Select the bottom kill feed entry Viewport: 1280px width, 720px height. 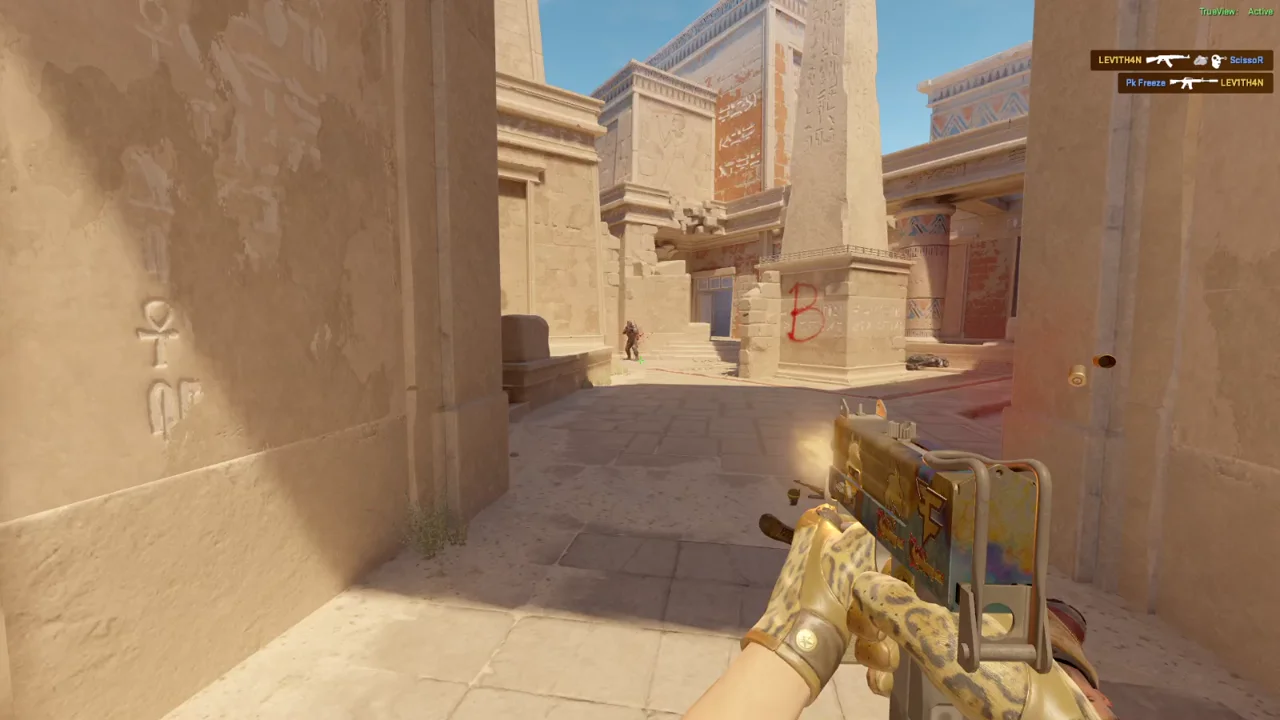click(x=1195, y=82)
